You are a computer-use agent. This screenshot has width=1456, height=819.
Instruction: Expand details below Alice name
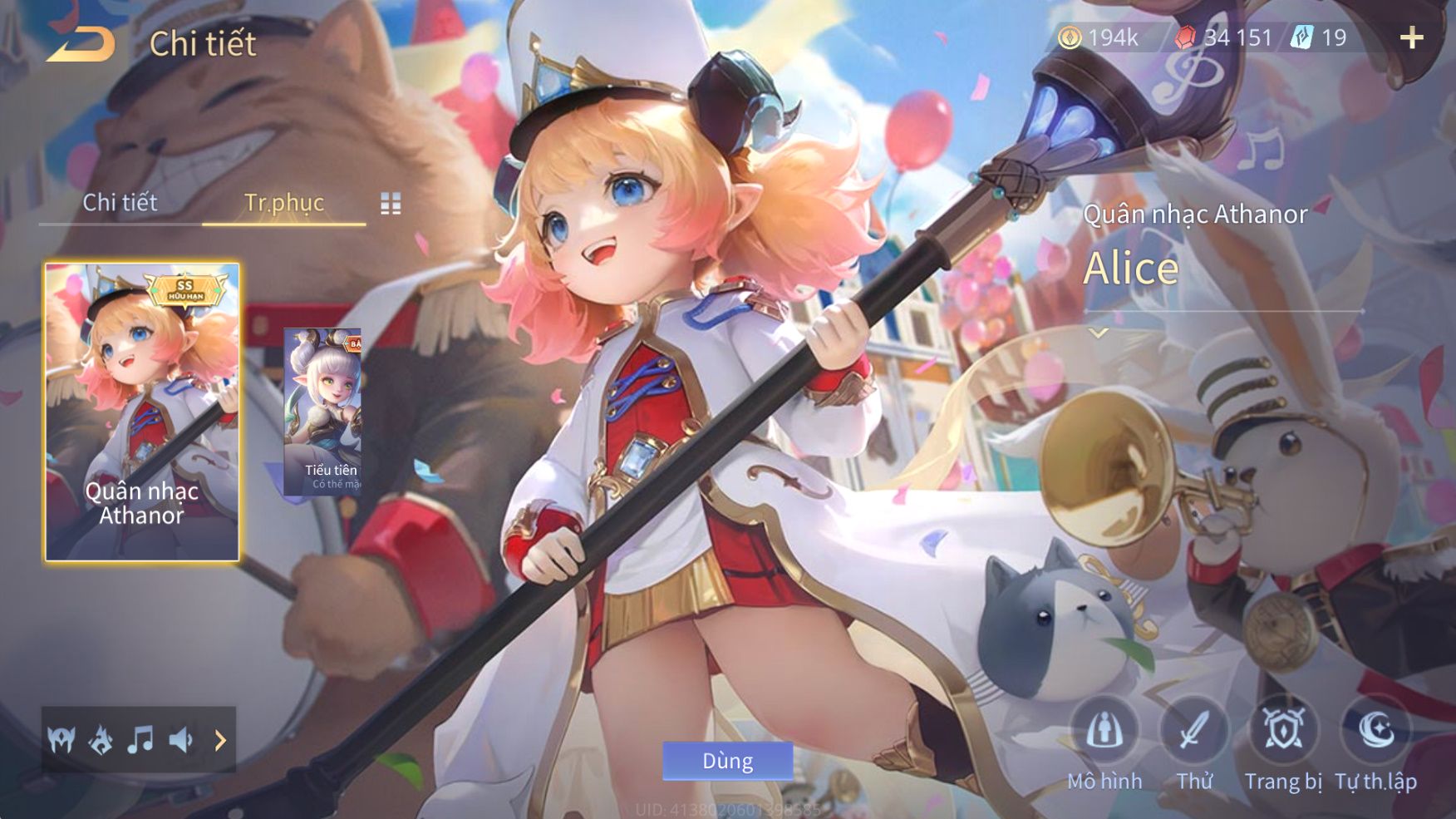(1099, 333)
